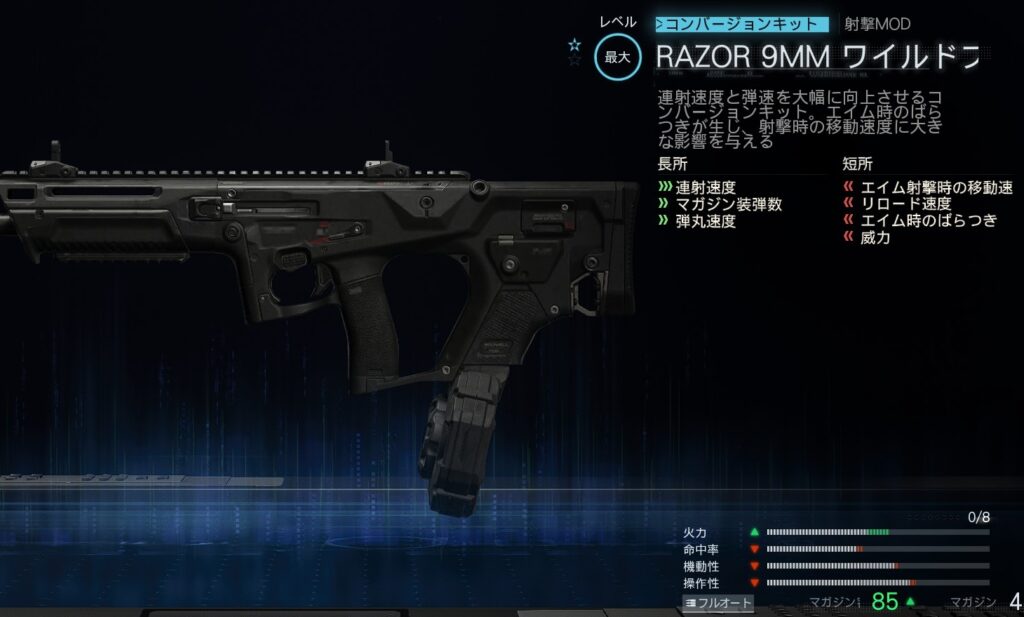Select the コンバージョンキット tab
The width and height of the screenshot is (1024, 617).
pyautogui.click(x=742, y=24)
